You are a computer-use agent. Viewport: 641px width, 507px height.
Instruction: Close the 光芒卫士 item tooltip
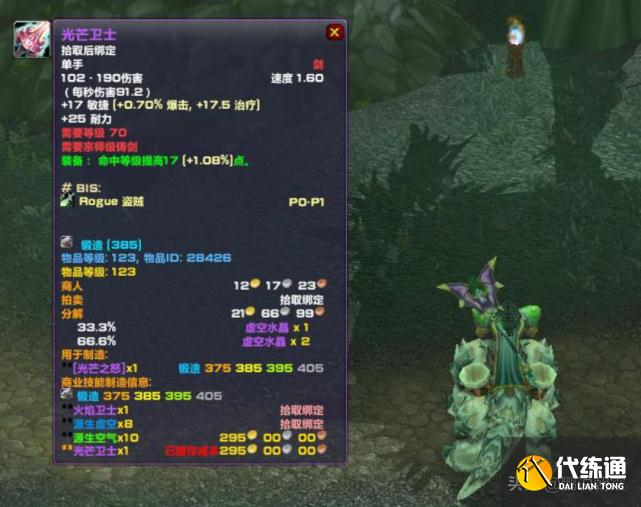334,33
